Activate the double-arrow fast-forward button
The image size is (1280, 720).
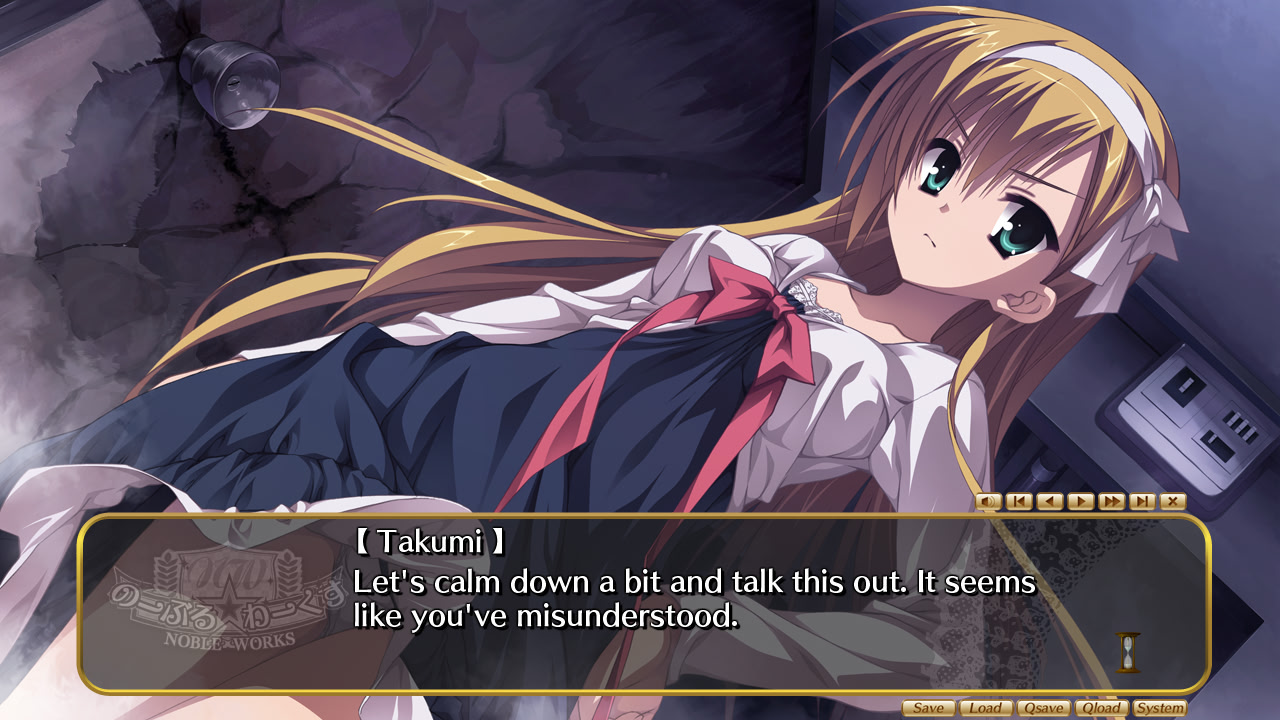[1111, 501]
